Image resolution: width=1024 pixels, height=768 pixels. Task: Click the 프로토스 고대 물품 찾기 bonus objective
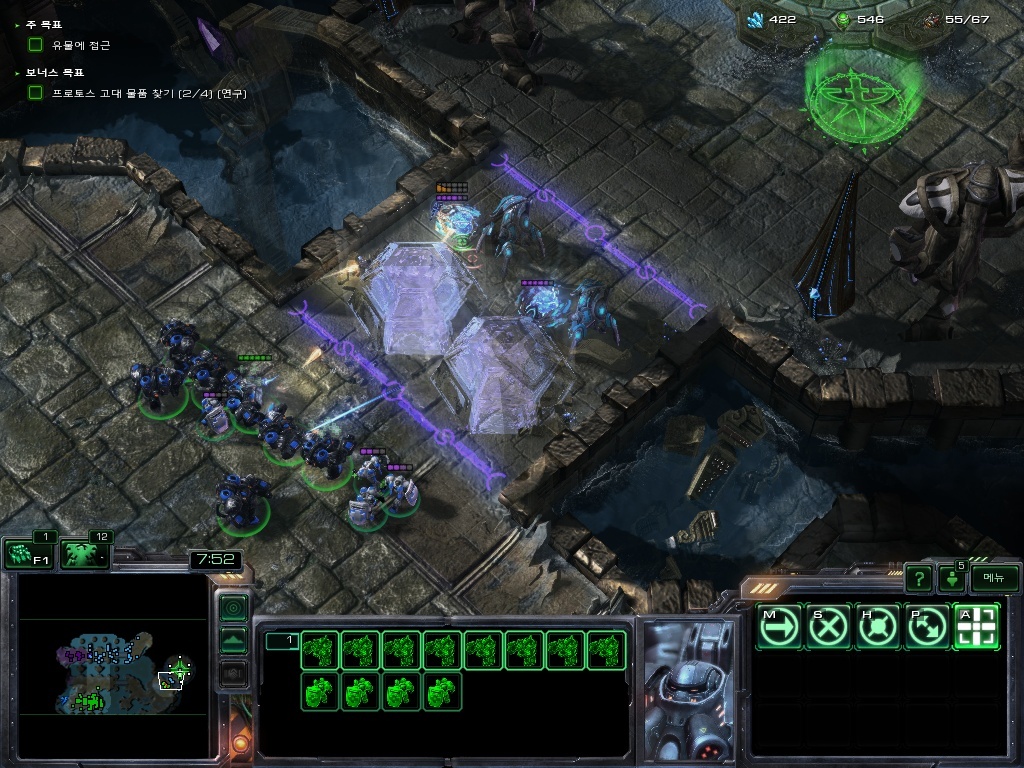pos(148,93)
